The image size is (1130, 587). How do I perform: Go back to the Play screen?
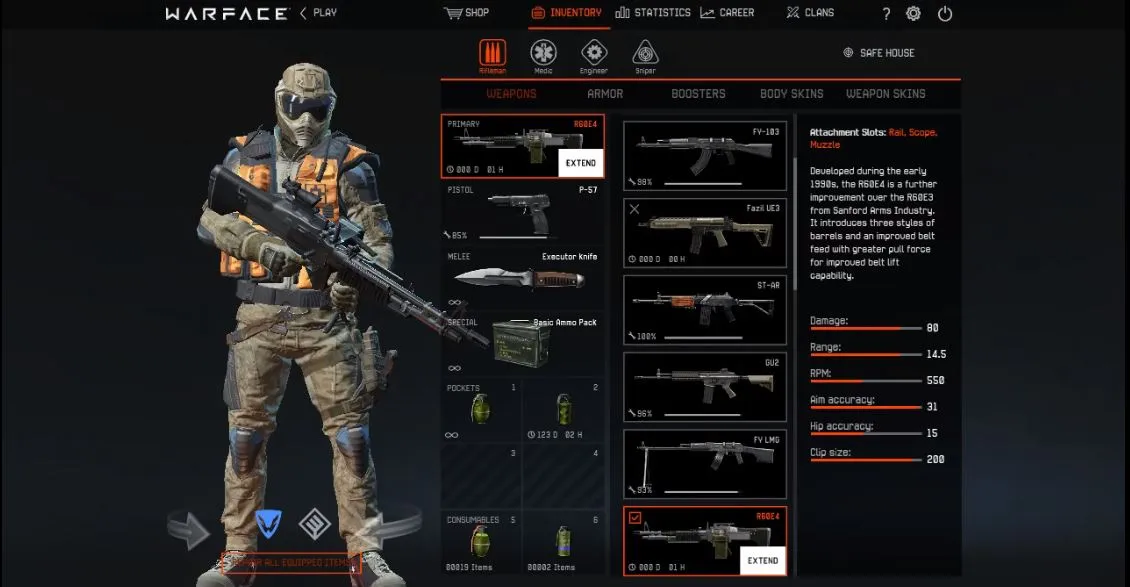[x=320, y=13]
